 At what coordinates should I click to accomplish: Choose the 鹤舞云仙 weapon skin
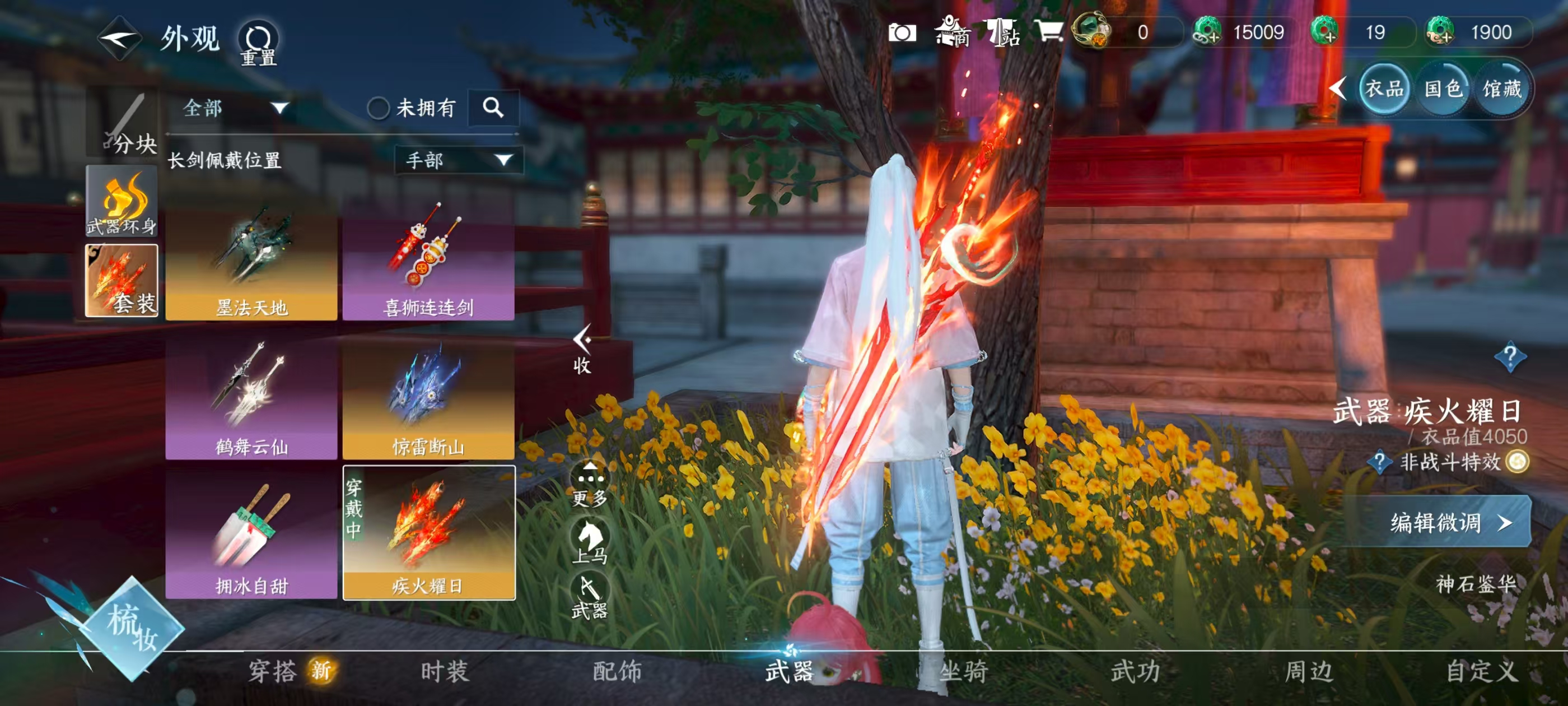coord(251,399)
